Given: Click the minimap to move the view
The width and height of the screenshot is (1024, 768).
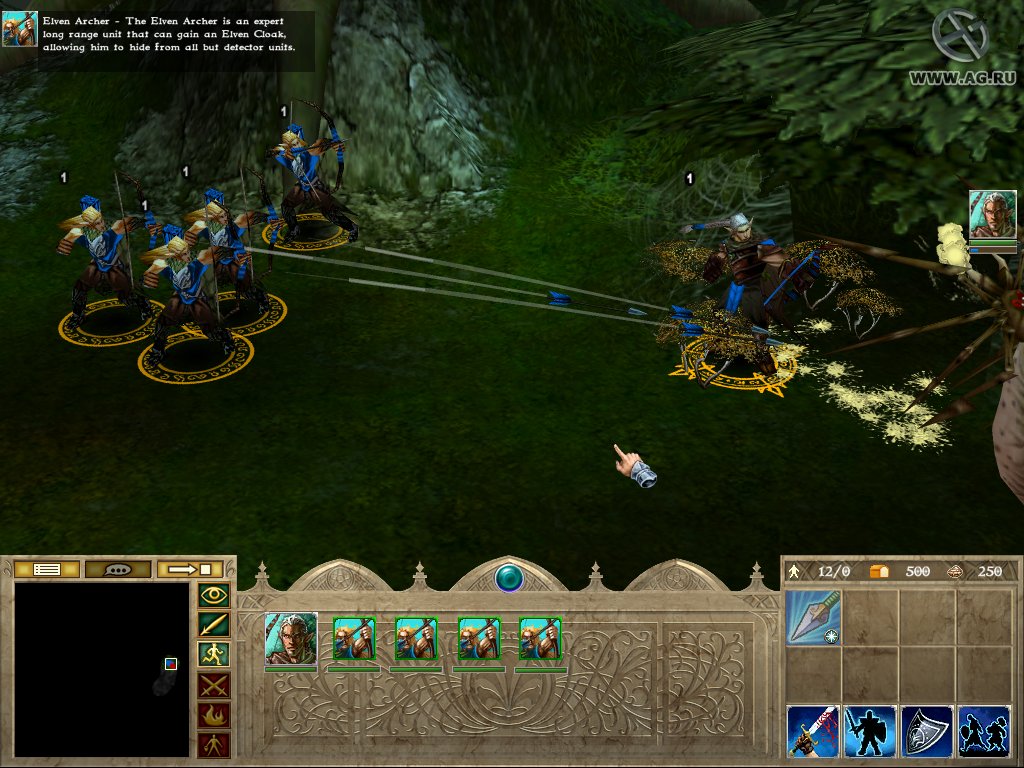Looking at the screenshot, I should click(x=101, y=669).
